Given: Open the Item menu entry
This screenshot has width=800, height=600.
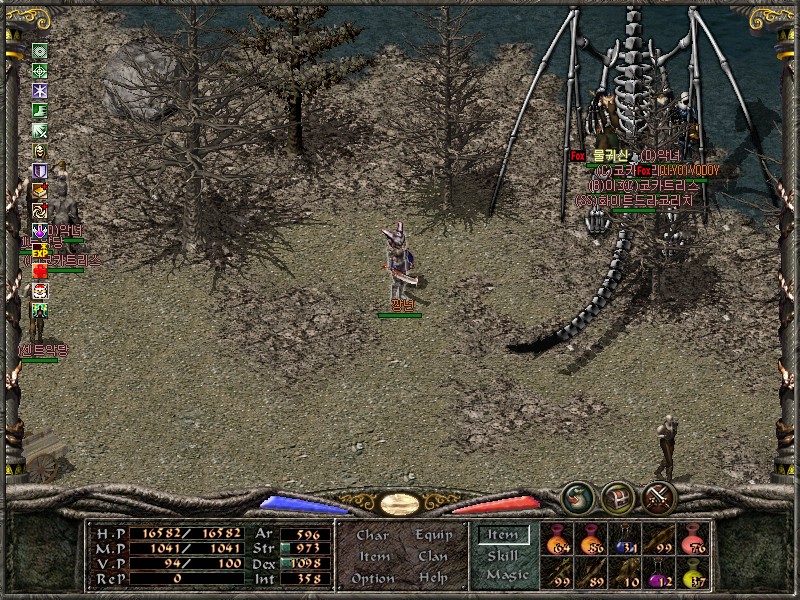Looking at the screenshot, I should pyautogui.click(x=374, y=556).
